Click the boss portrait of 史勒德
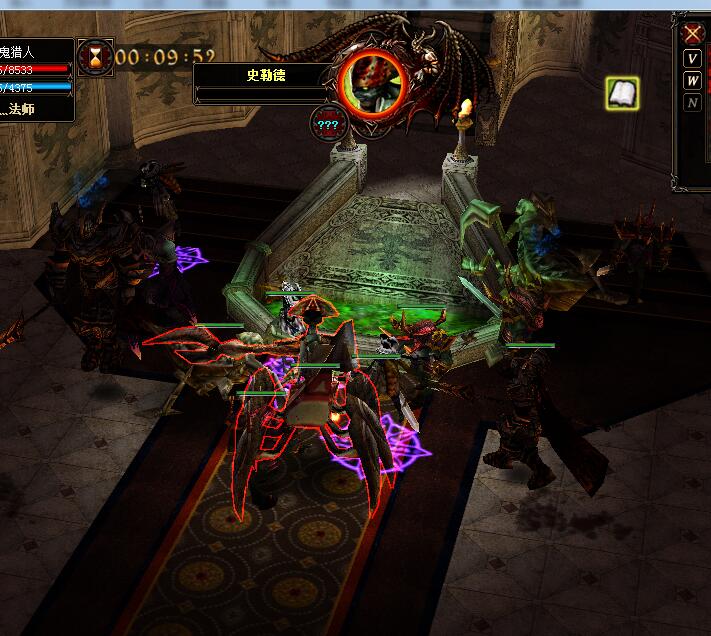Viewport: 711px width, 636px height. (x=373, y=80)
